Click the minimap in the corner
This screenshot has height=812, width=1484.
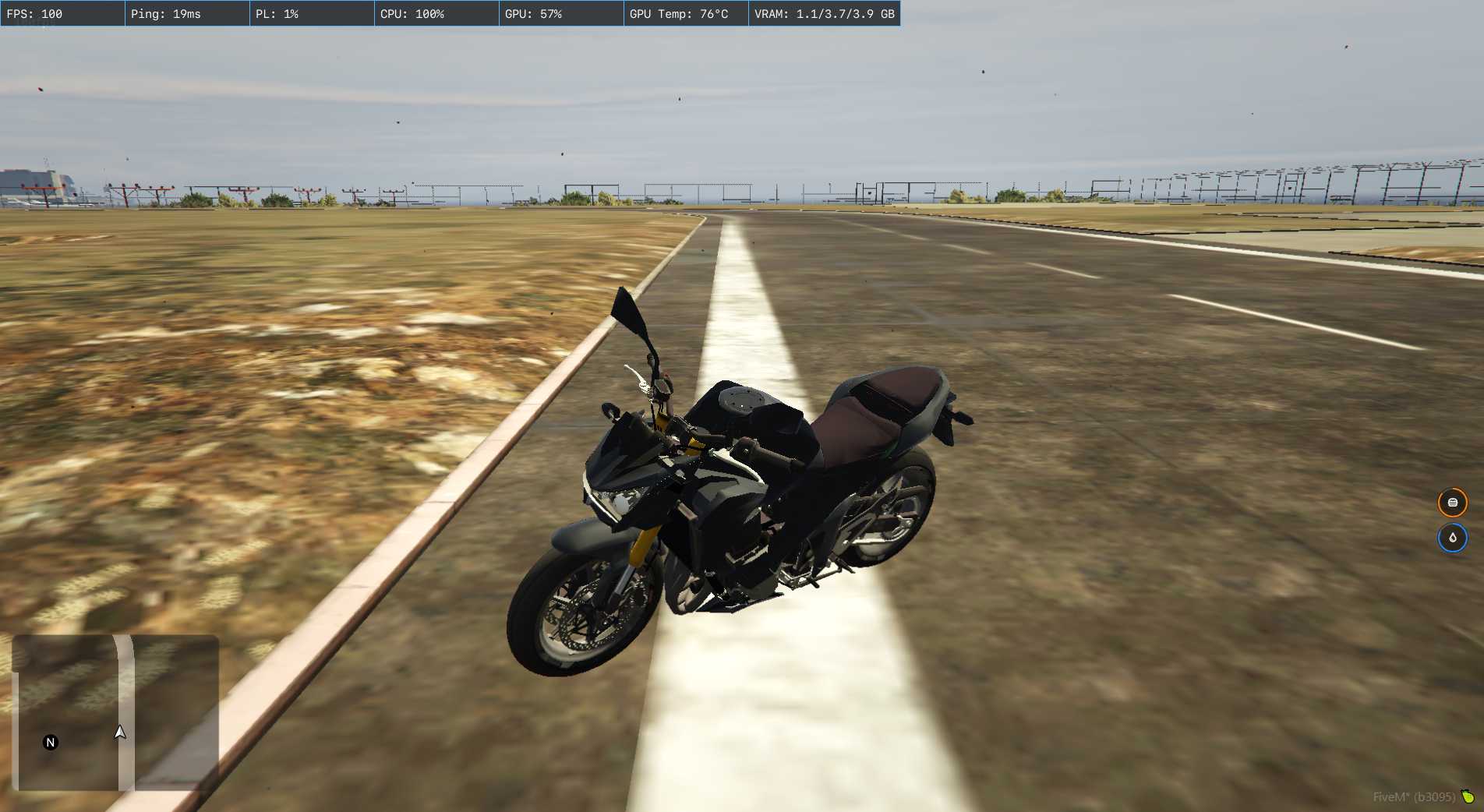(x=115, y=712)
